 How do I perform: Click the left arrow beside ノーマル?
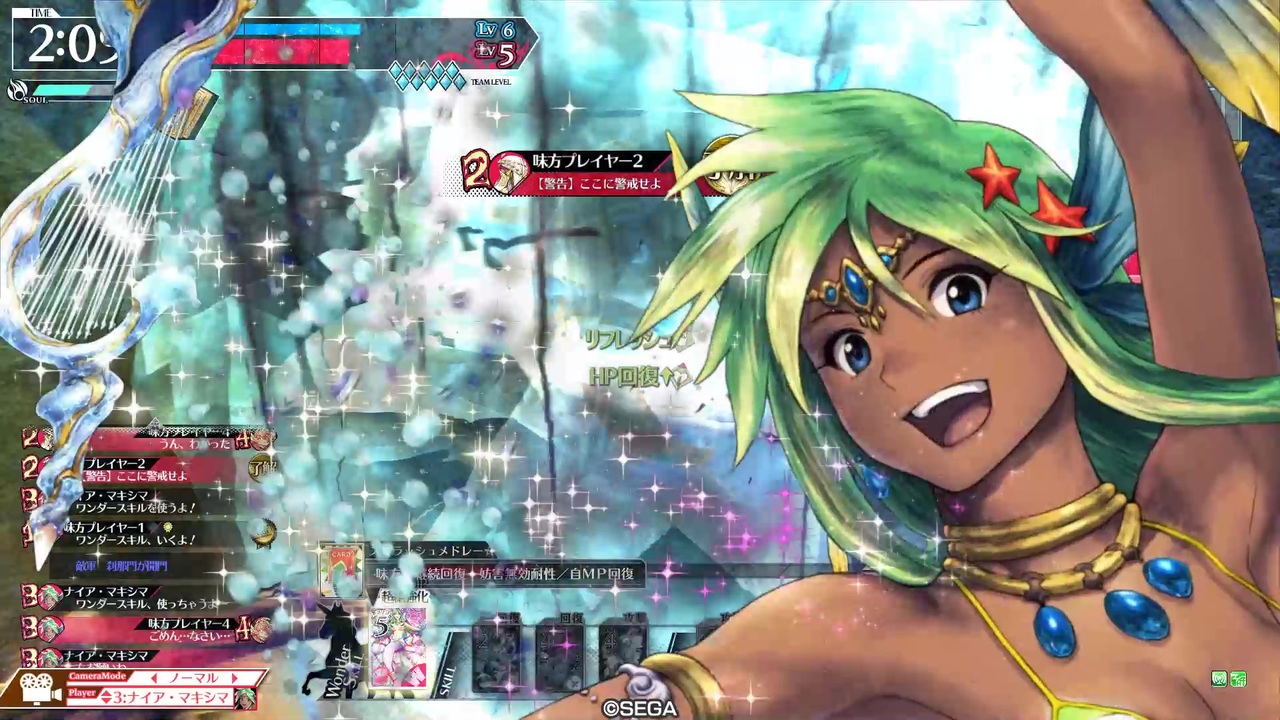point(156,677)
